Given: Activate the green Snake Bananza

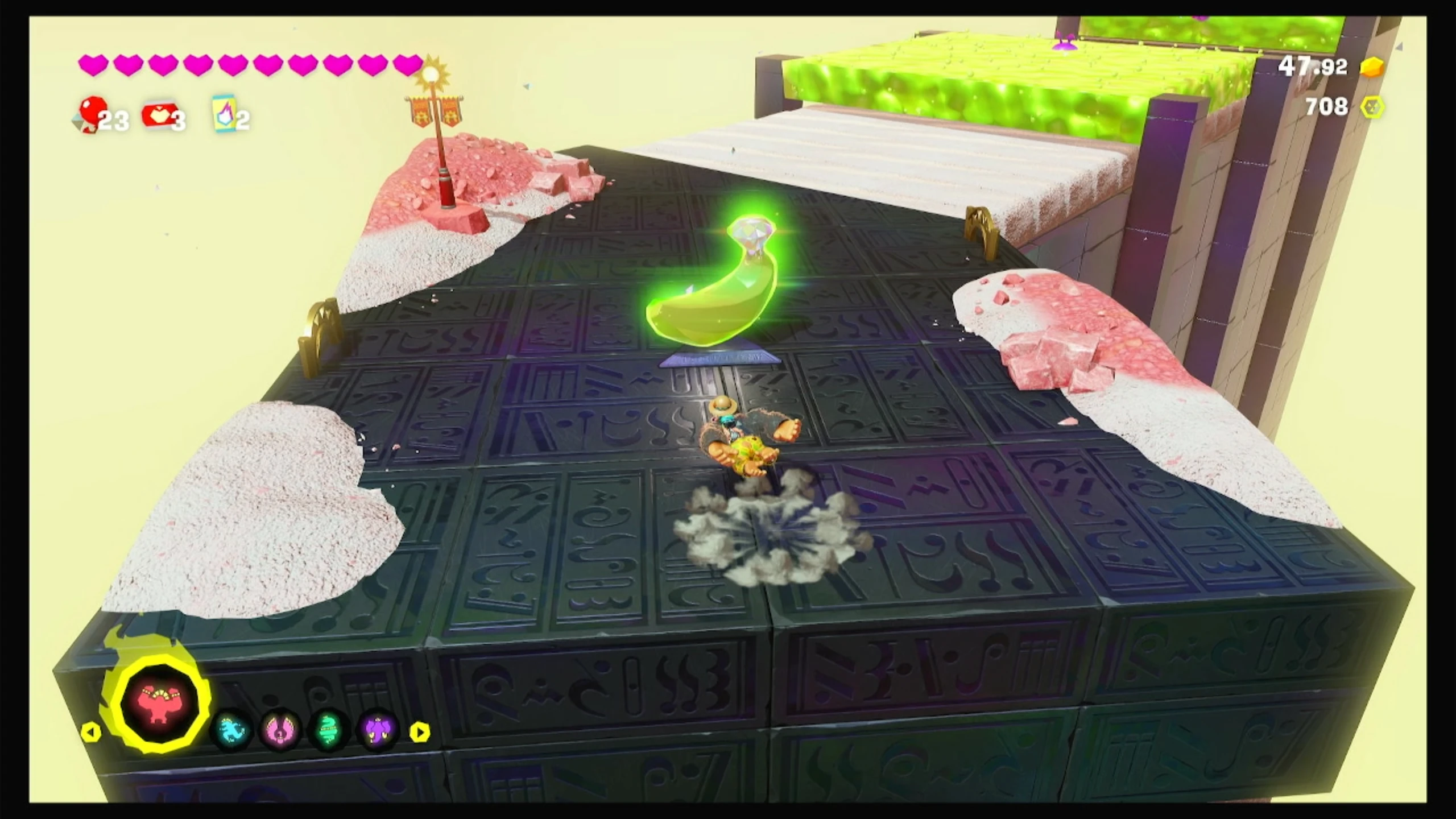Looking at the screenshot, I should (x=329, y=730).
